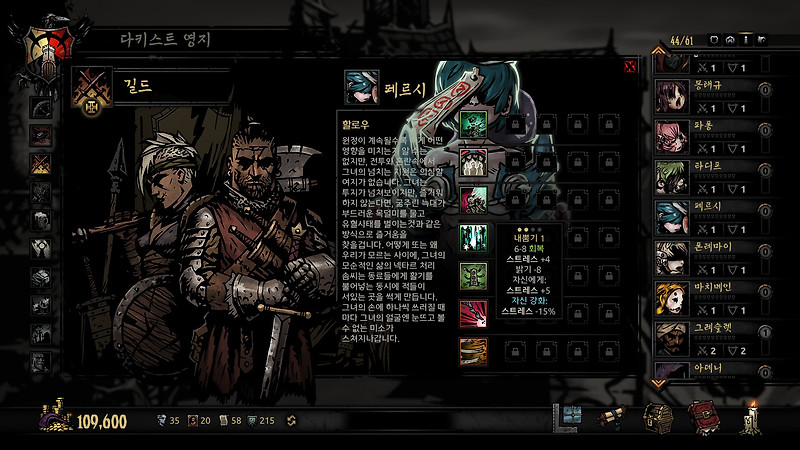
Task: Open the telescope icon in the bottom bar
Action: click(612, 417)
